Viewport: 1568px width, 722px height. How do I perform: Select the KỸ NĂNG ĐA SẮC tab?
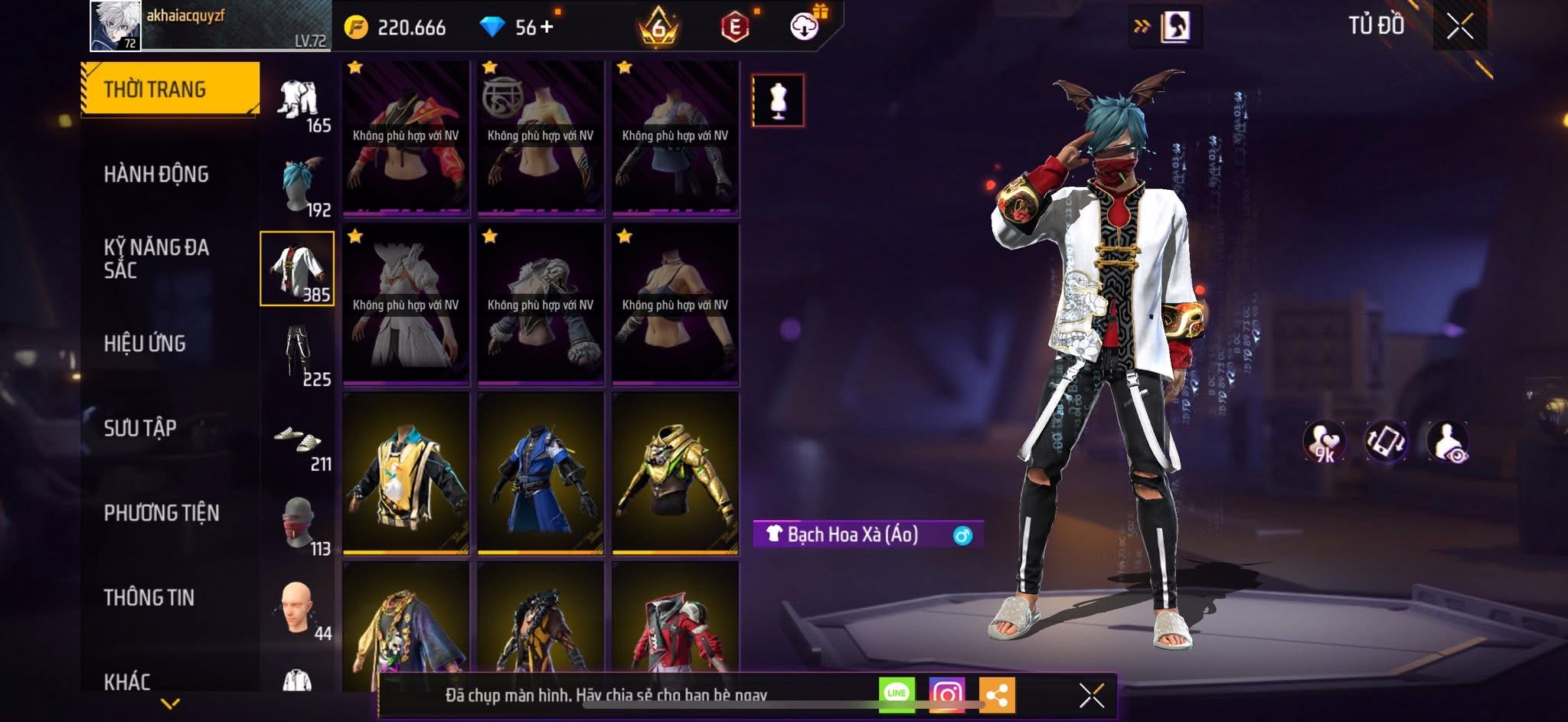pyautogui.click(x=156, y=259)
